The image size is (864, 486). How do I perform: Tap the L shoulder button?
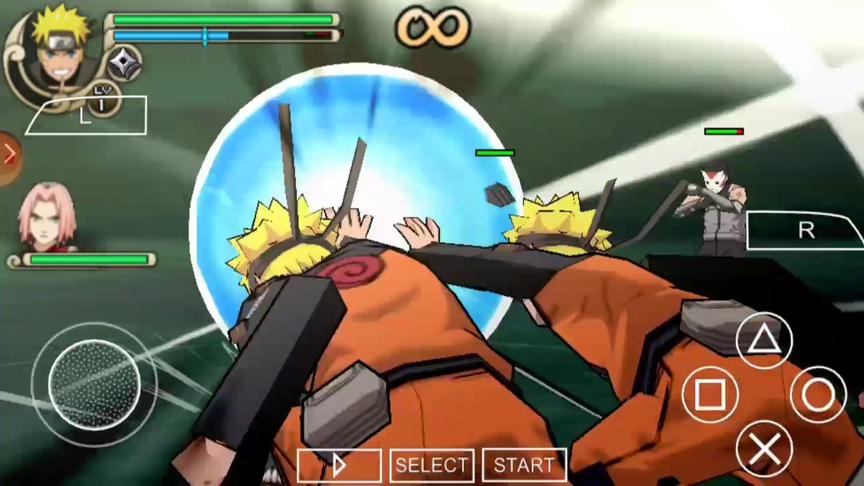pos(87,116)
